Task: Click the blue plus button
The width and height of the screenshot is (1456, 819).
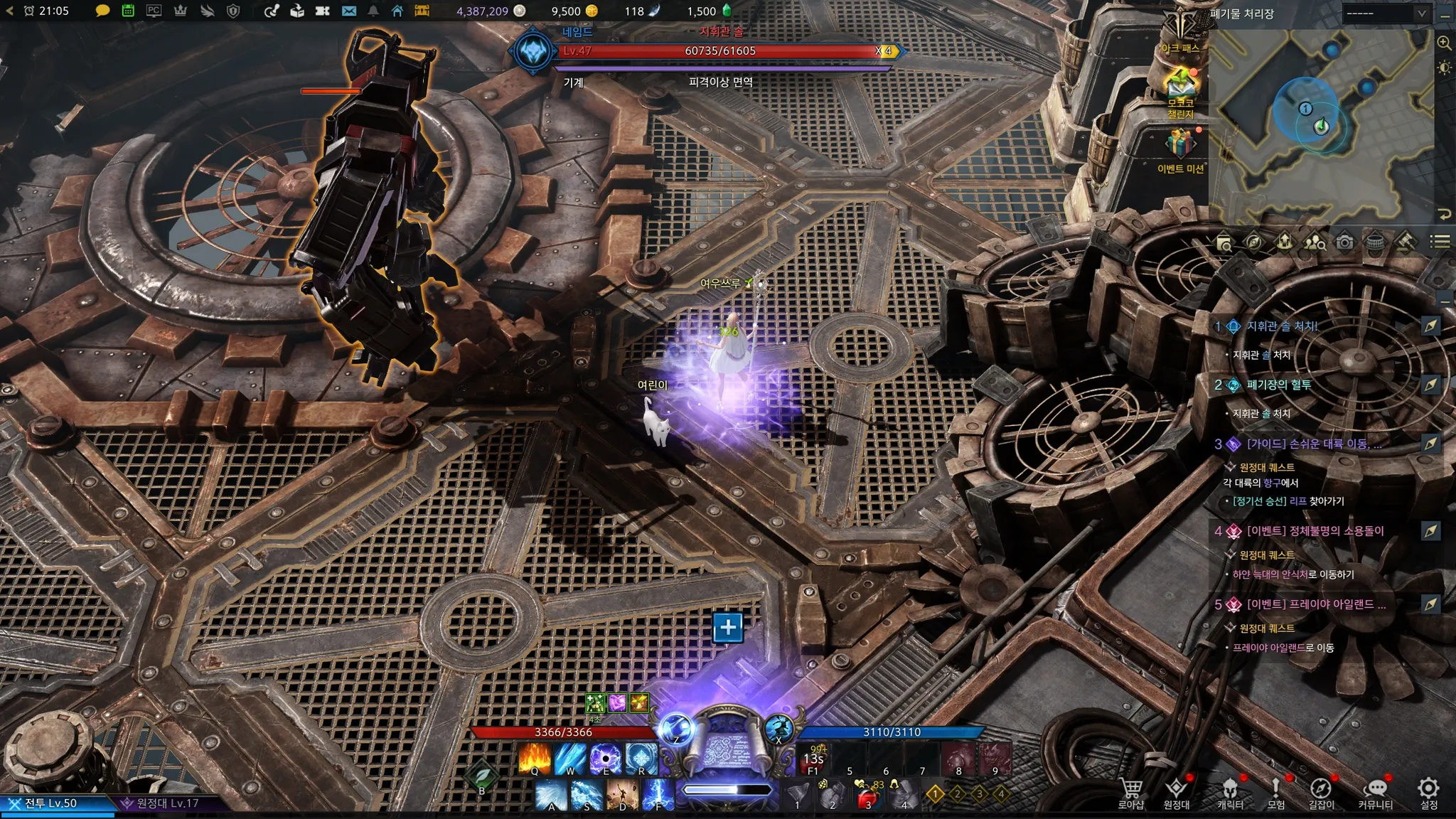Action: 727,627
